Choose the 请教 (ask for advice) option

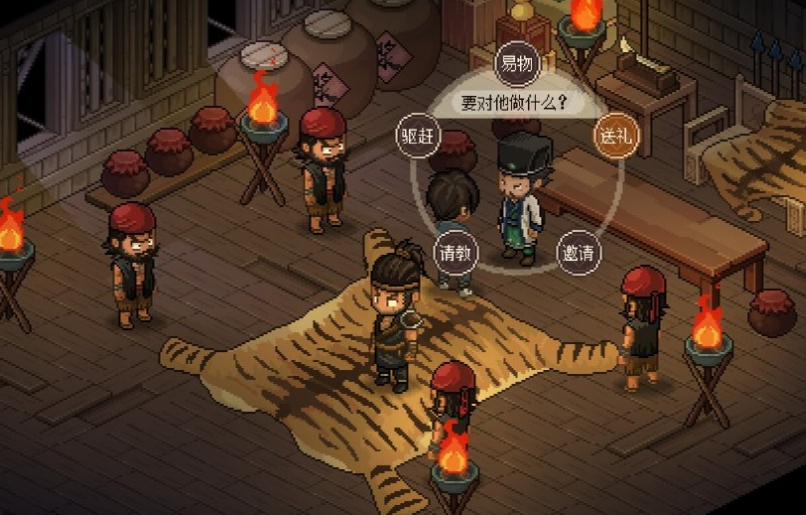tap(456, 252)
